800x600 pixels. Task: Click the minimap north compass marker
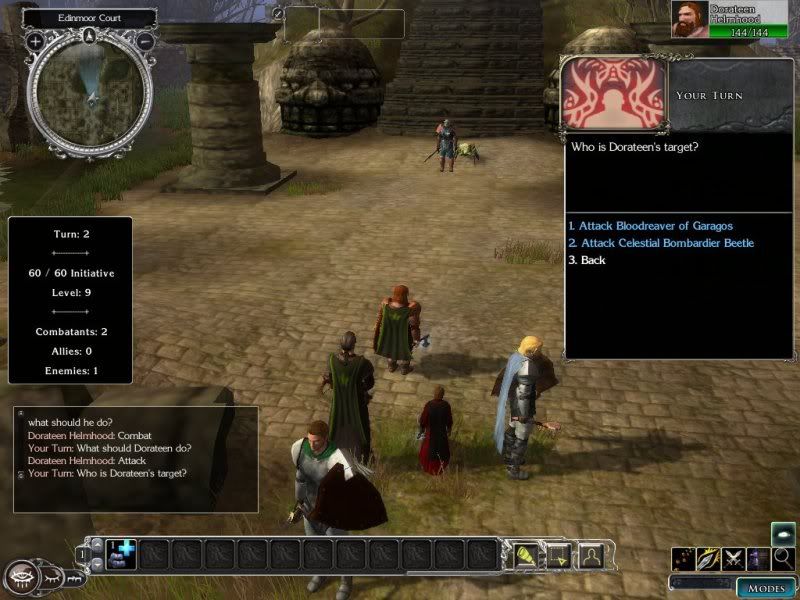click(90, 36)
